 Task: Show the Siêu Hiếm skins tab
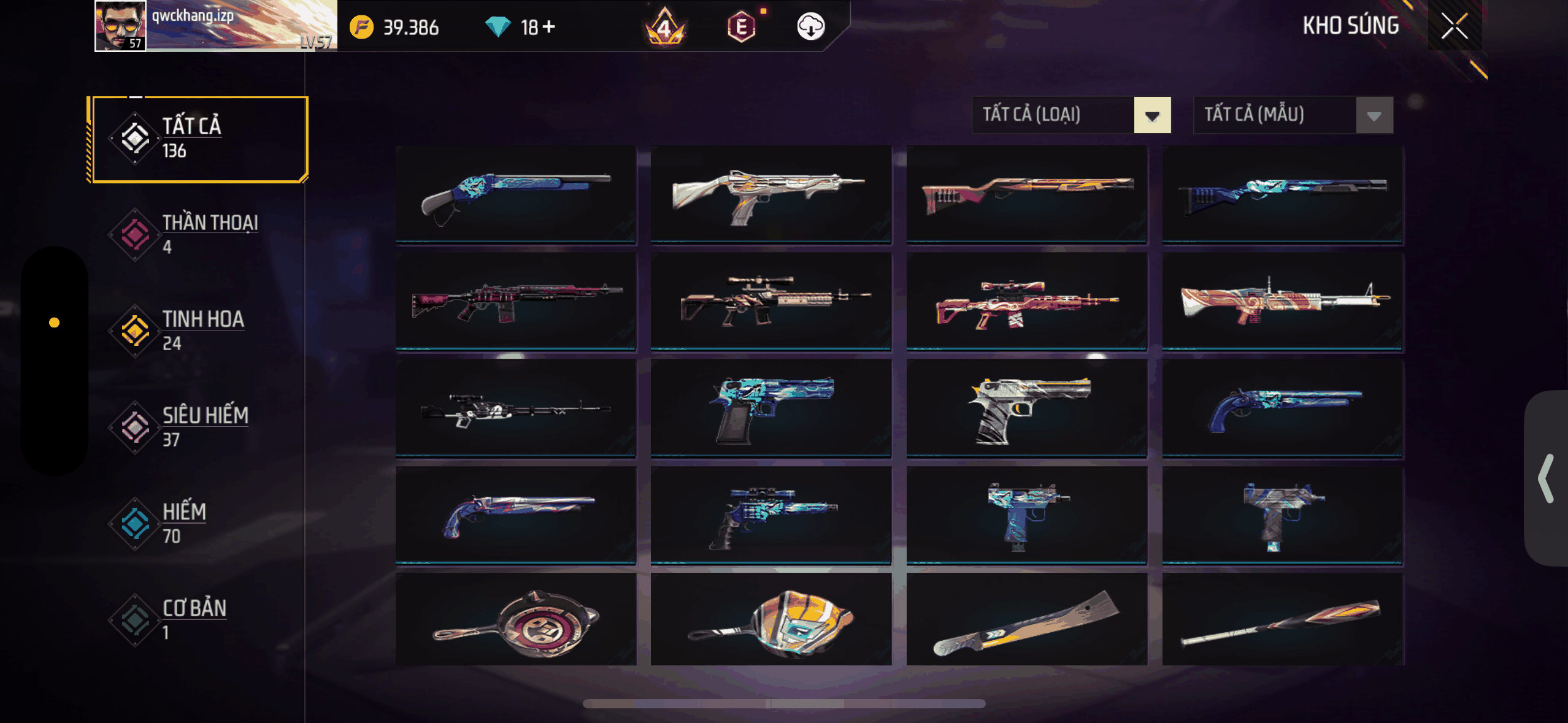pos(198,427)
